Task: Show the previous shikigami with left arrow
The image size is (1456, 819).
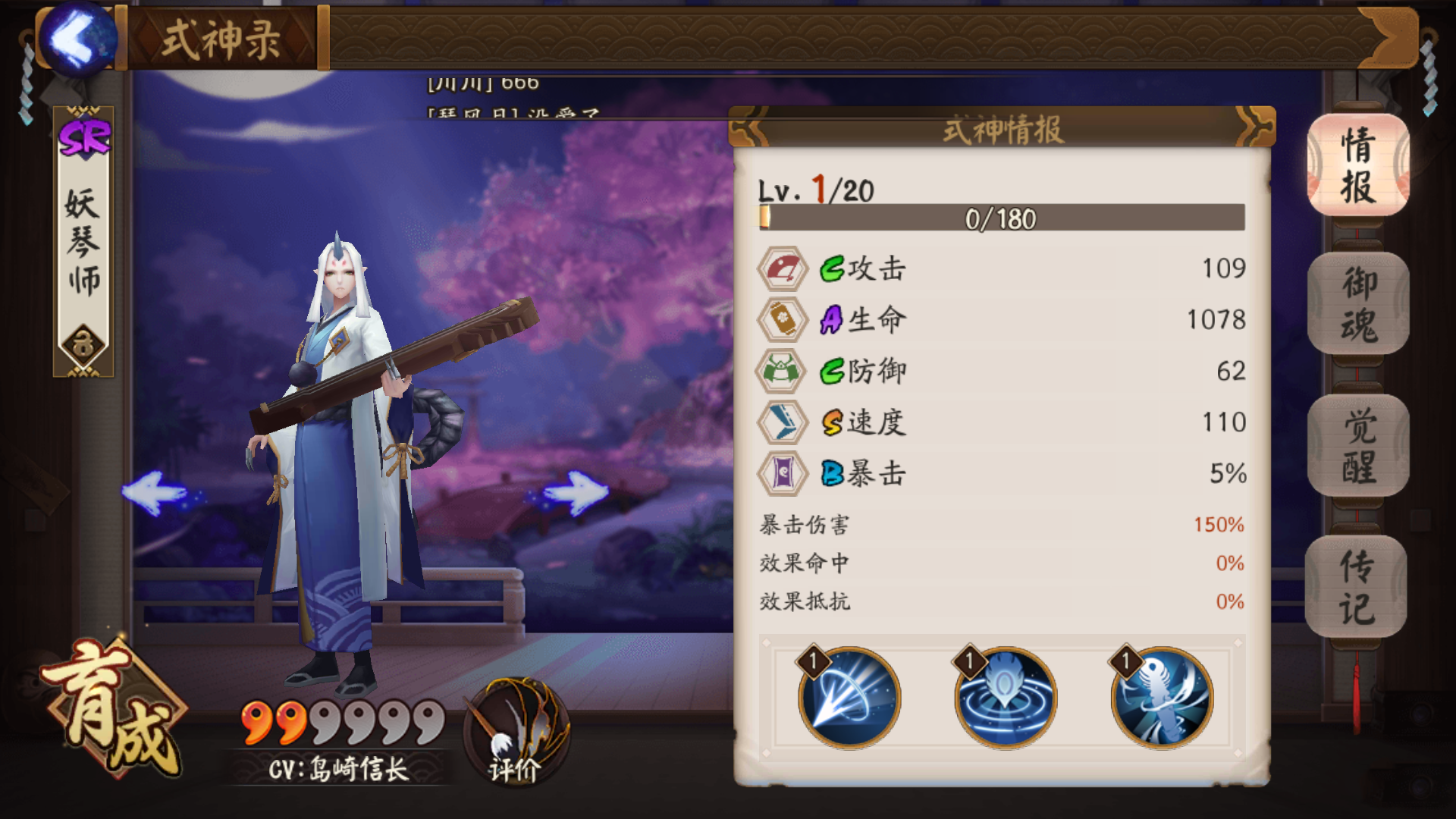Action: [155, 493]
